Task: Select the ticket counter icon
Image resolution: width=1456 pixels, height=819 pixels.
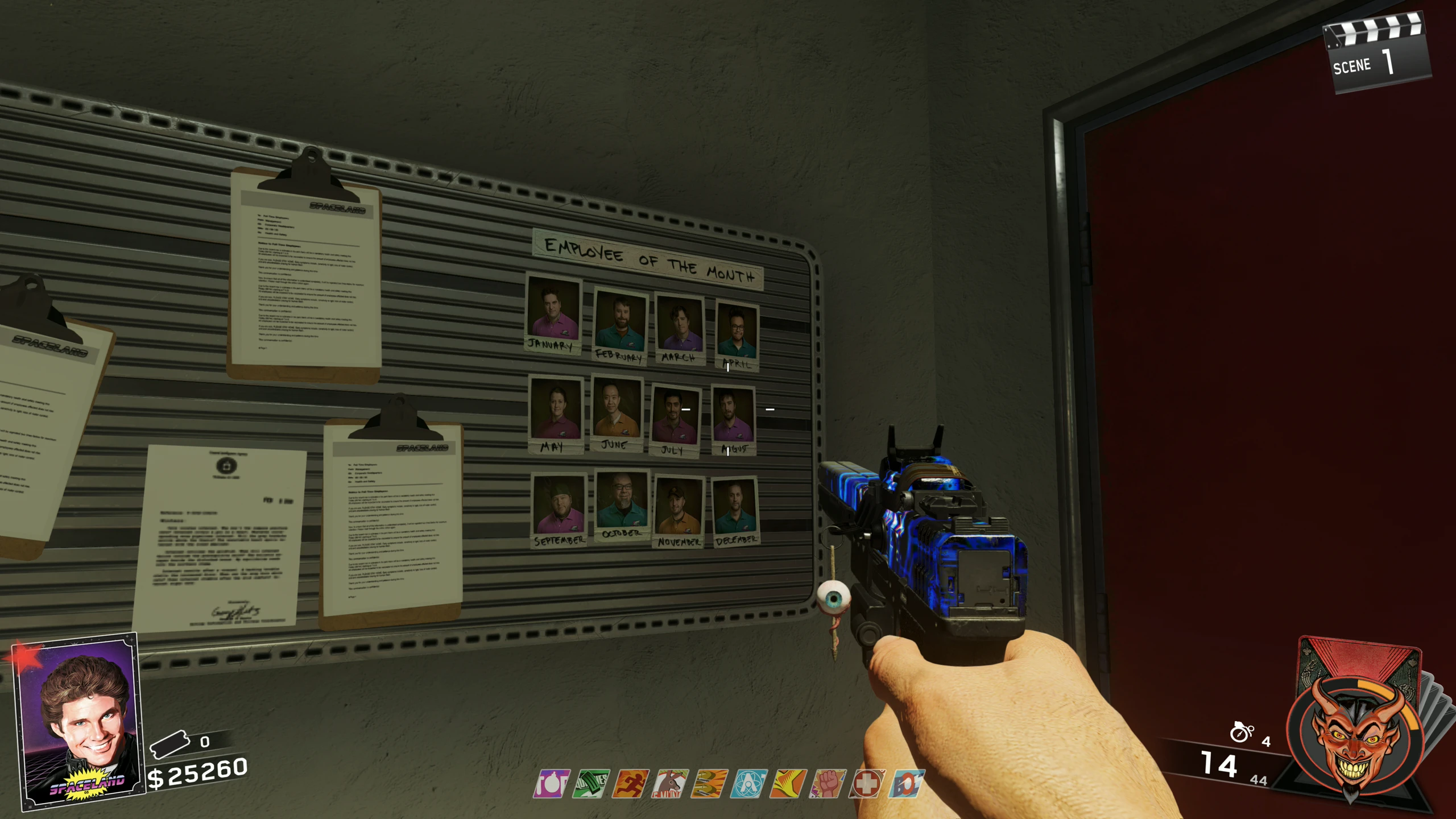Action: [169, 743]
